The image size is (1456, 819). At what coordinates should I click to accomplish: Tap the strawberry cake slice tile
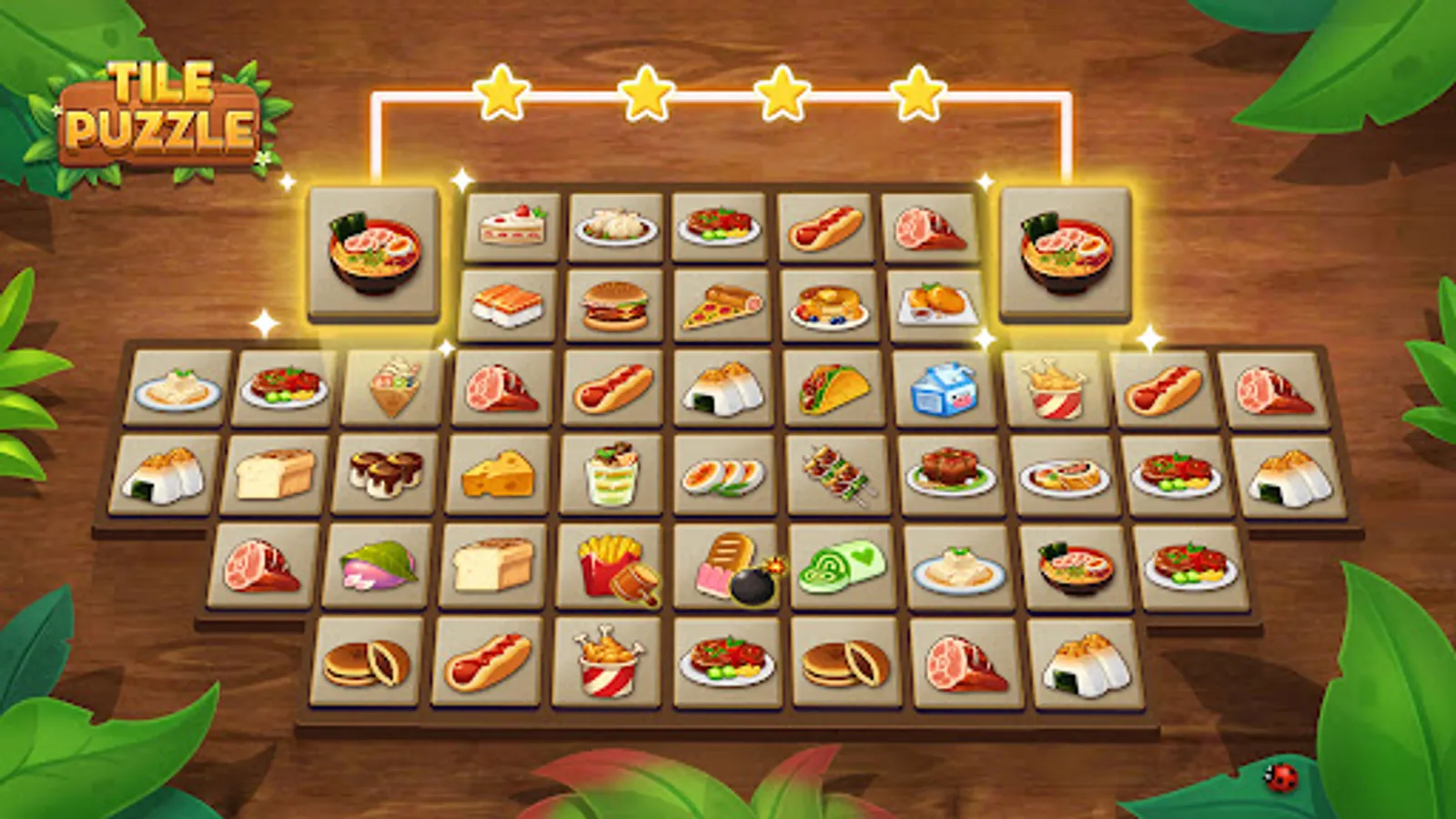coord(514,226)
